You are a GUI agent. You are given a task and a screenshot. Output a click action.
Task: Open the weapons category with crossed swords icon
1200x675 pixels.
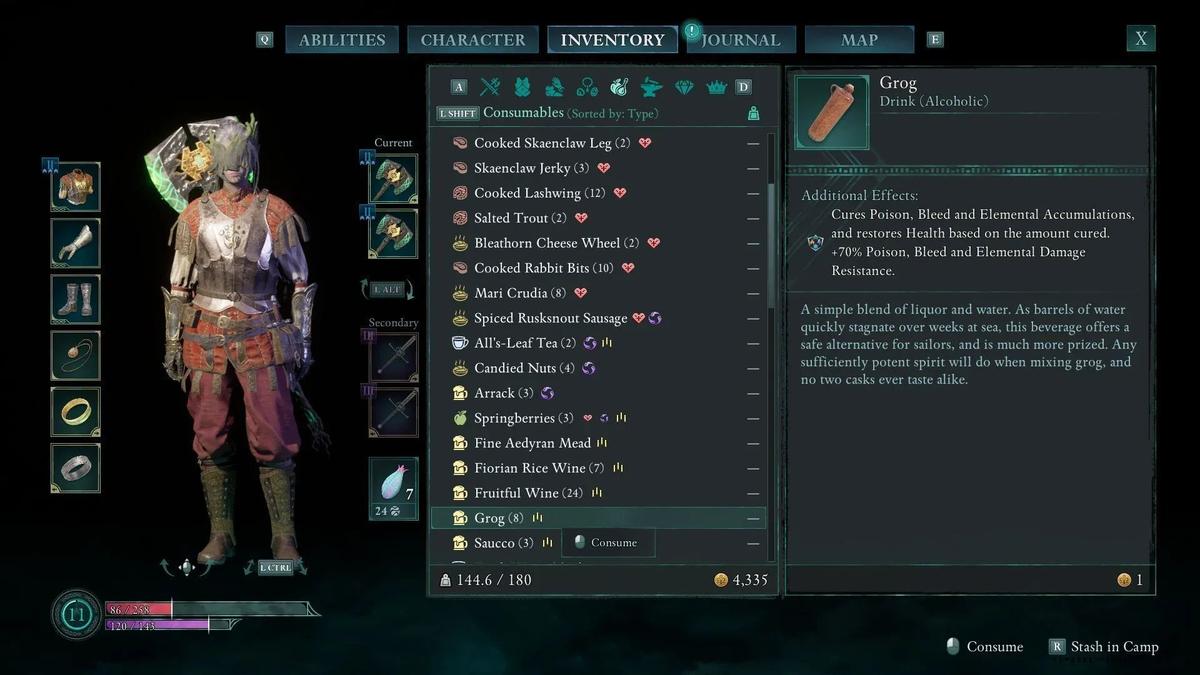point(490,87)
